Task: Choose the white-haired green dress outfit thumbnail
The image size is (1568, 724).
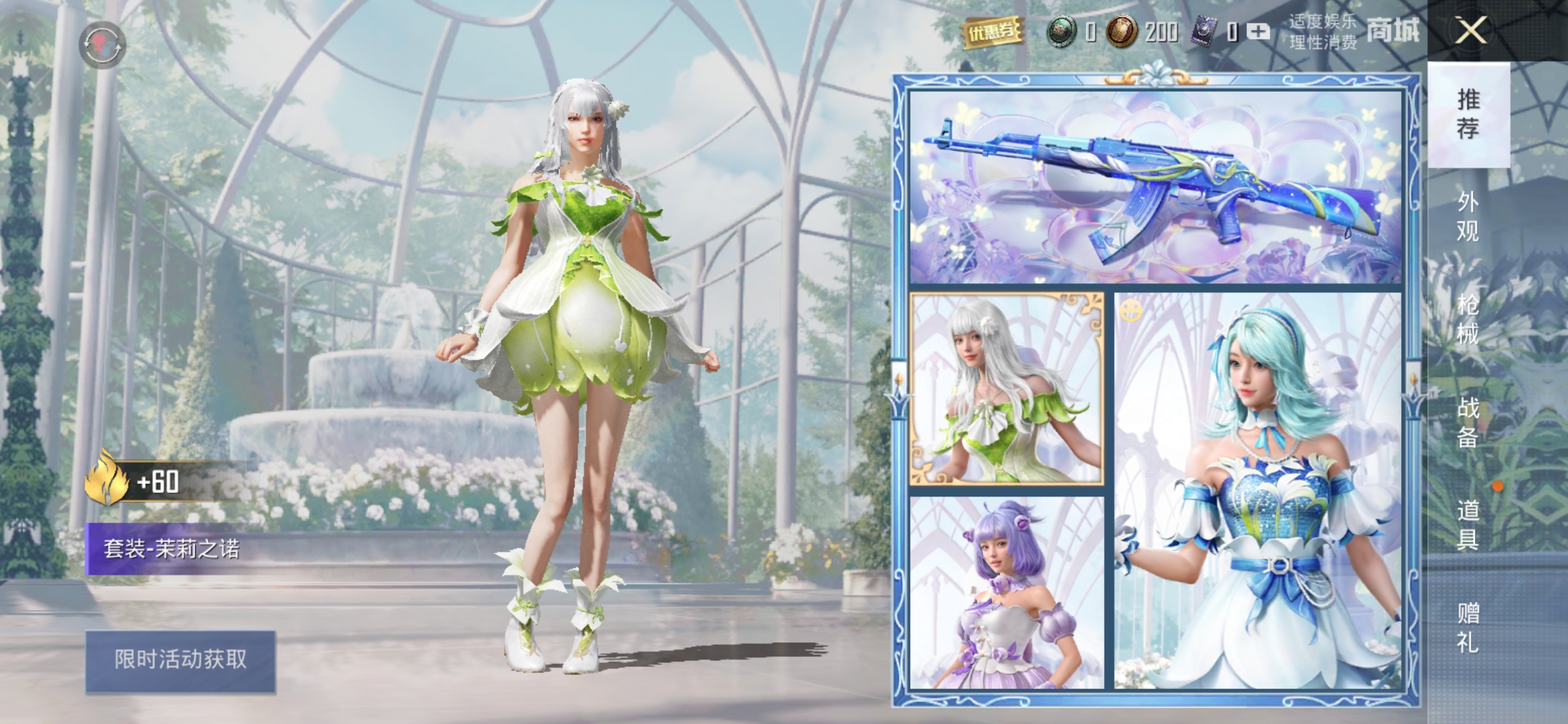Action: point(1006,388)
